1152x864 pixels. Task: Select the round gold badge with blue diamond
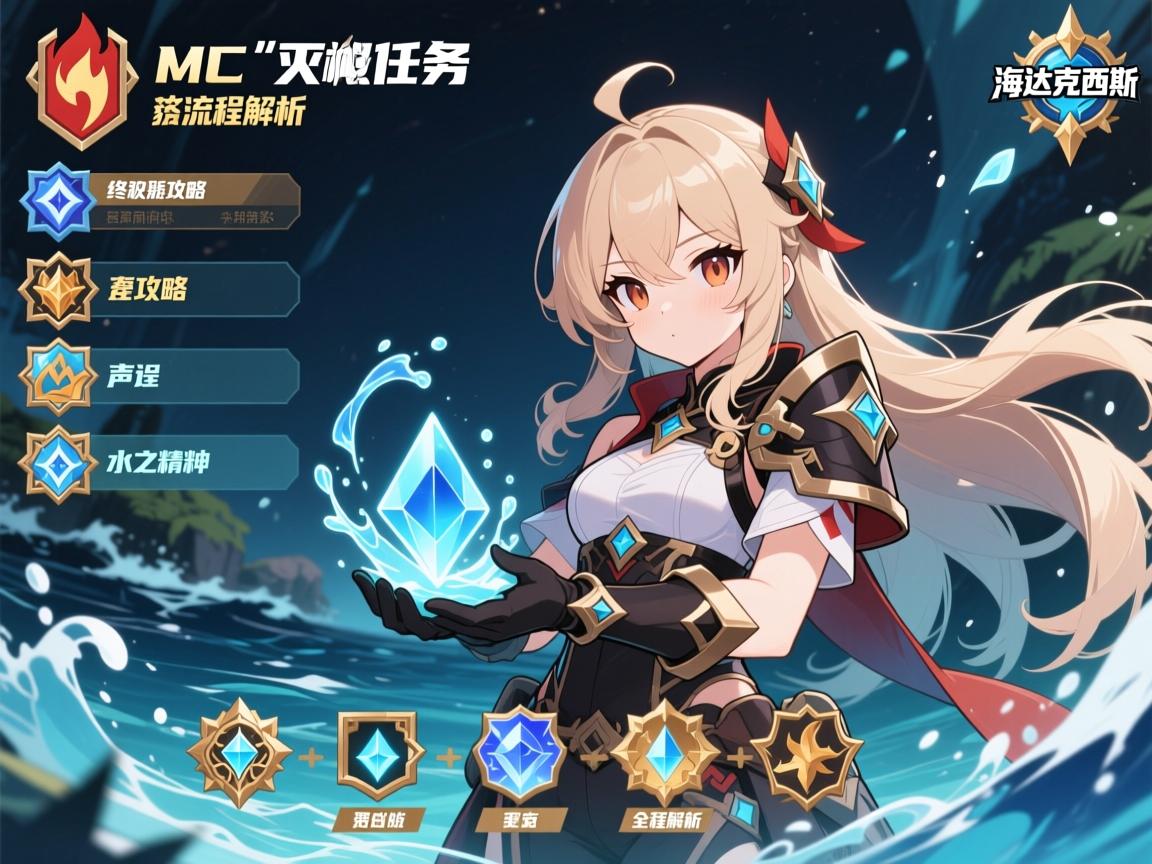pyautogui.click(x=239, y=754)
